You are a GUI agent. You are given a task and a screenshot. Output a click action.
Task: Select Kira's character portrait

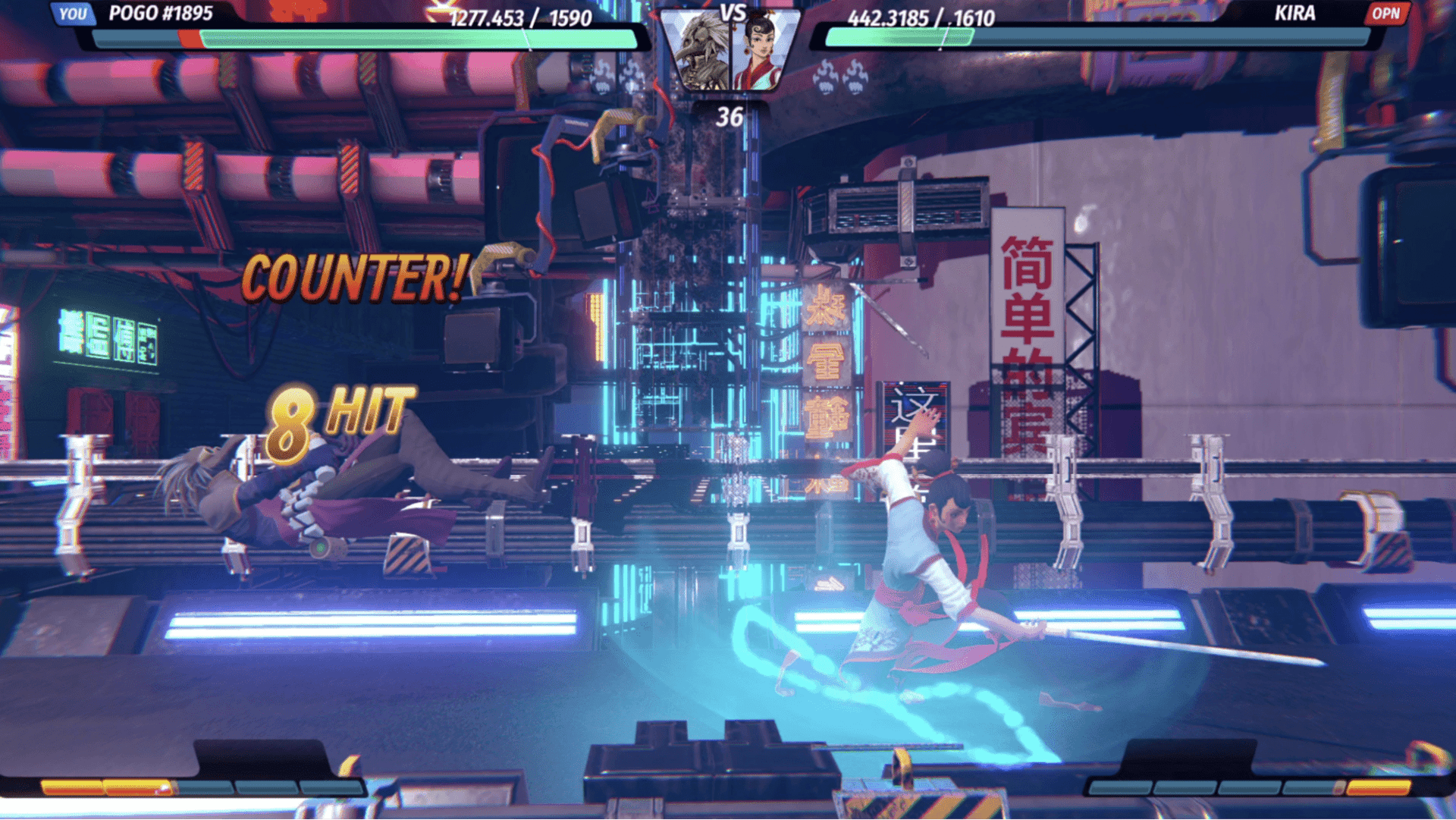coord(761,52)
